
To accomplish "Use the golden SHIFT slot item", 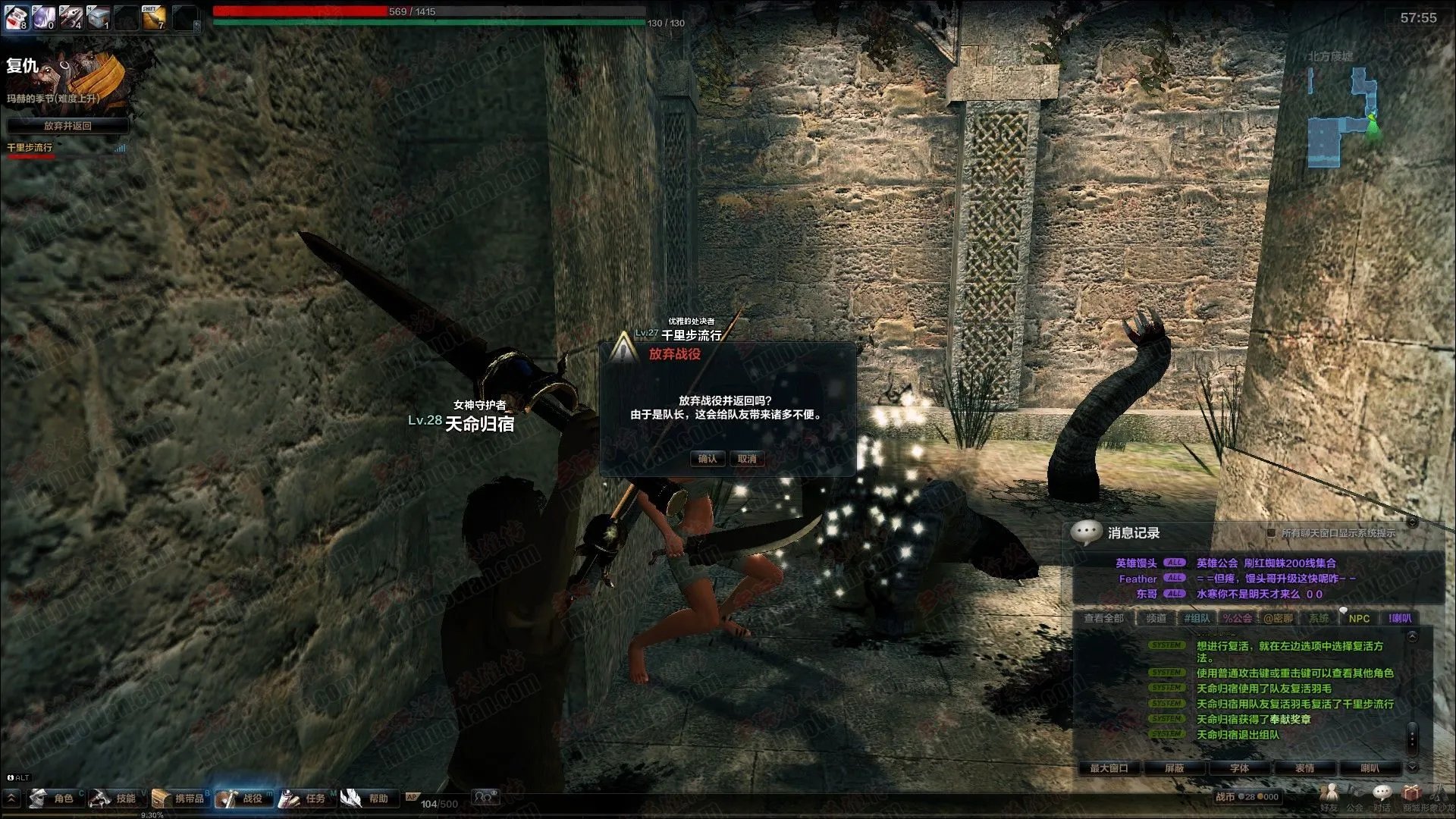I will click(x=154, y=17).
